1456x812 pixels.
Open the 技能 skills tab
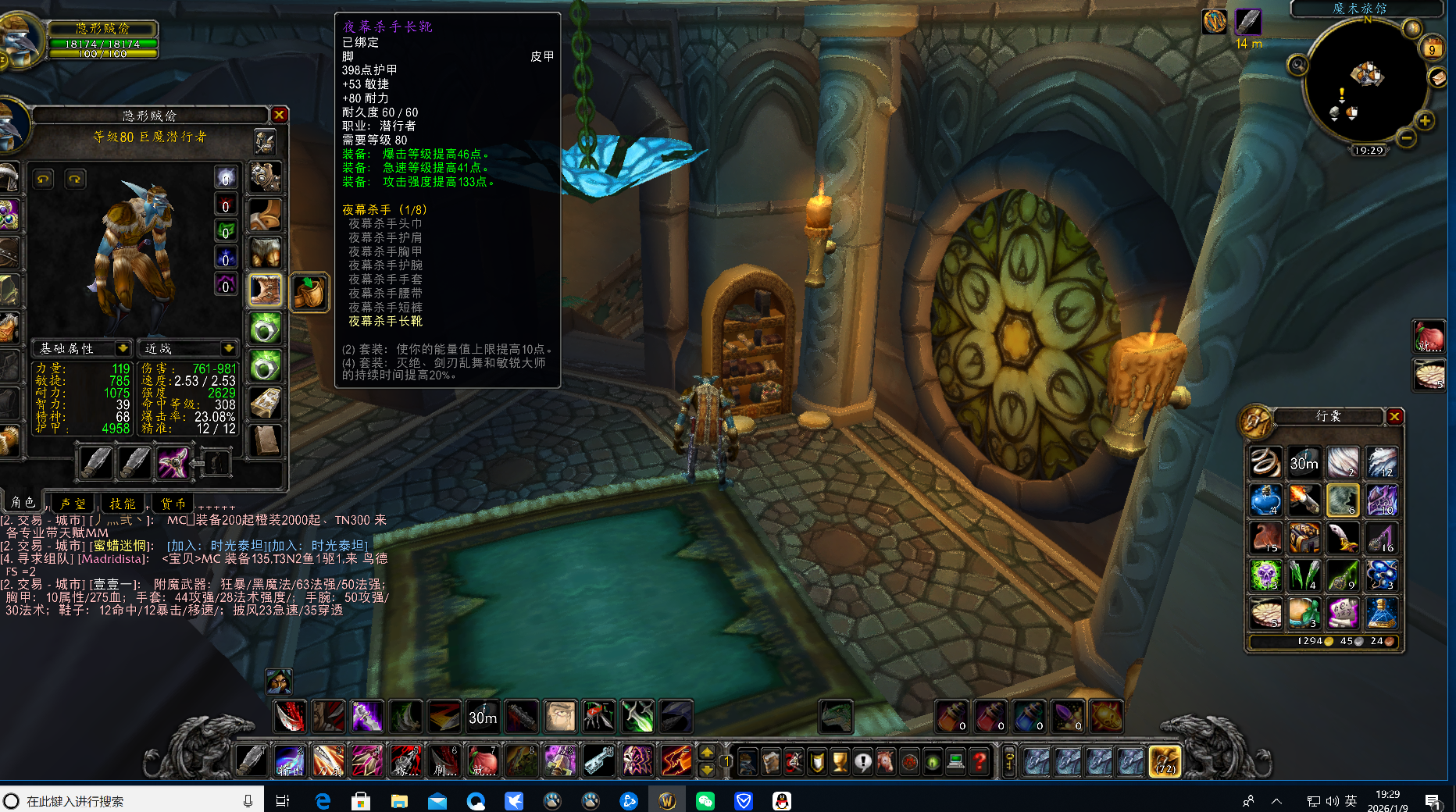tap(123, 504)
